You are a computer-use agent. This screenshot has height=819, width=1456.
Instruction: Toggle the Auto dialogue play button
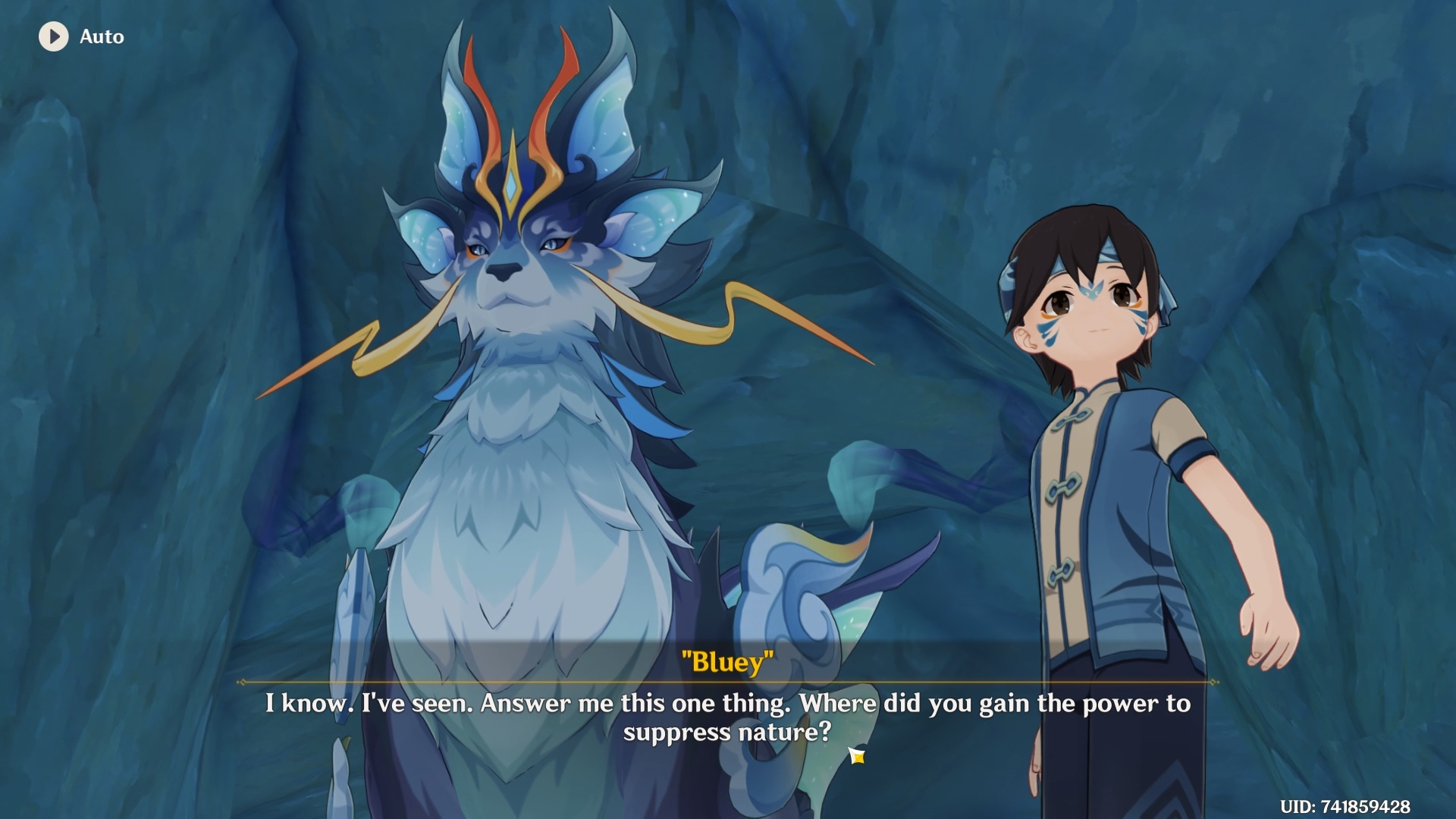54,36
